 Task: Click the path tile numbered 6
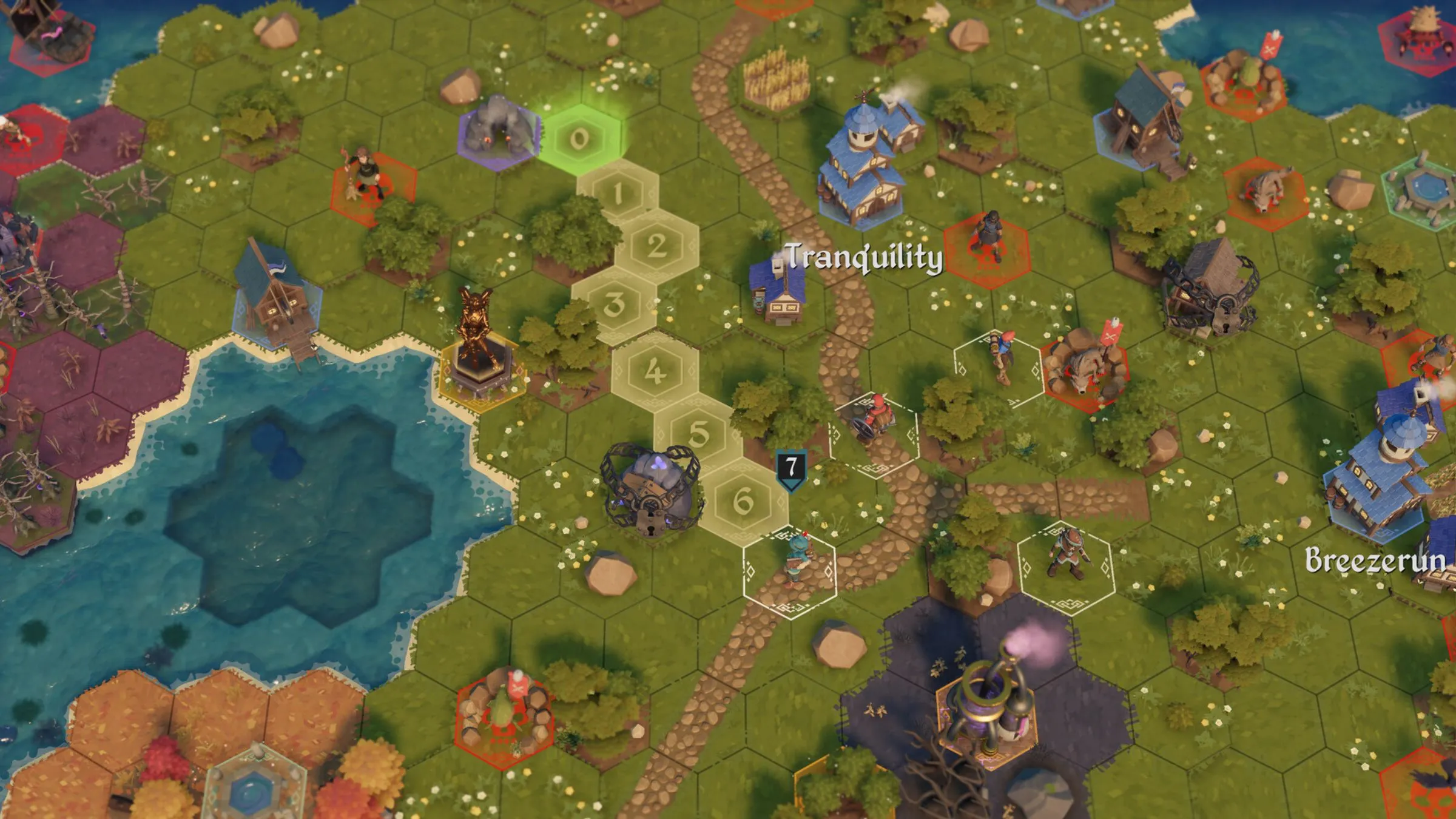tap(743, 500)
